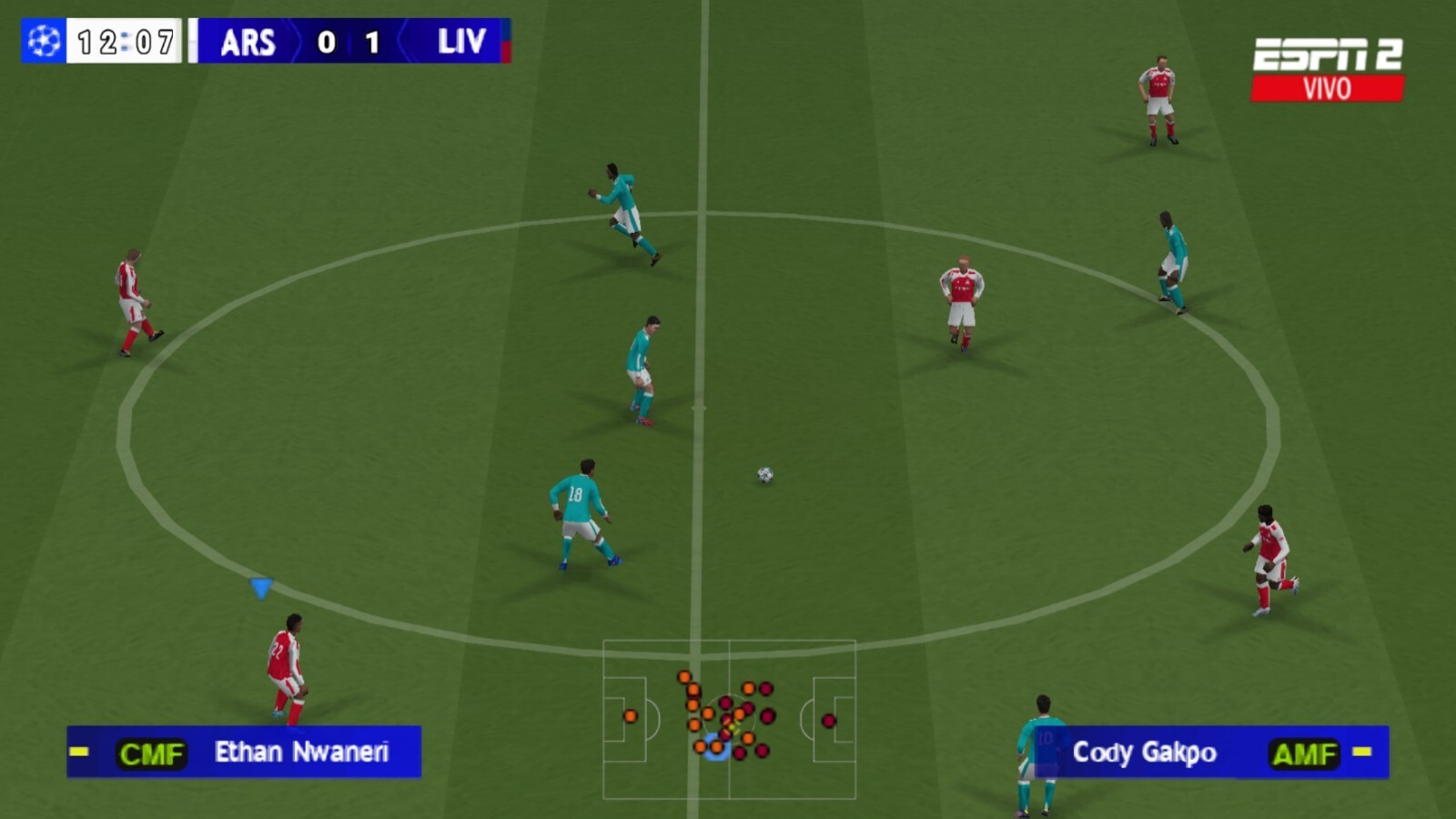Click the Ethan Nwaneri name plate
The width and height of the screenshot is (1456, 819).
[300, 753]
